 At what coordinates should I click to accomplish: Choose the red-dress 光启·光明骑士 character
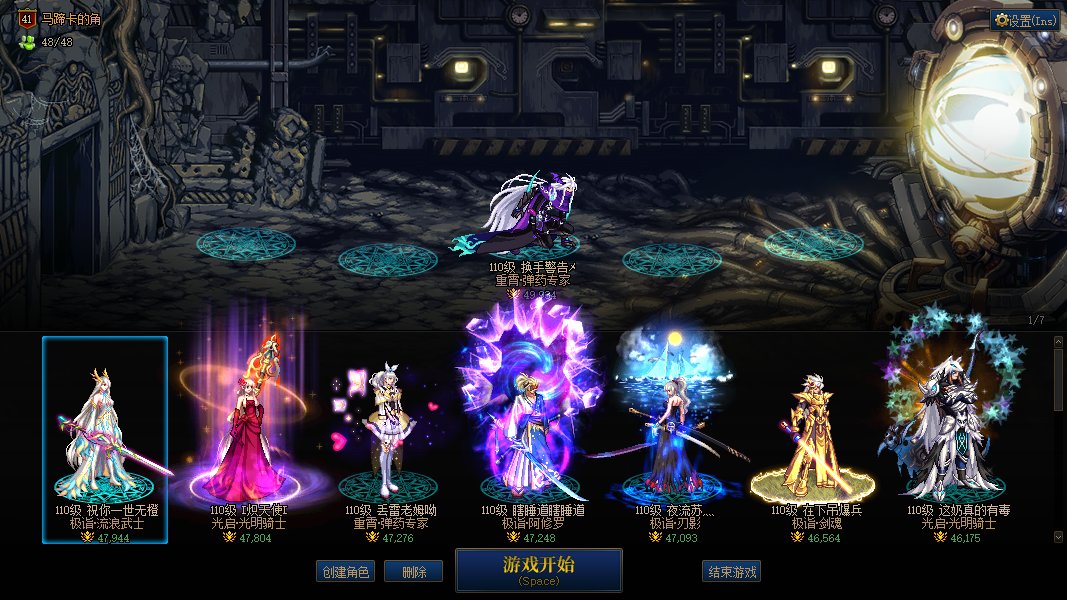tap(248, 440)
